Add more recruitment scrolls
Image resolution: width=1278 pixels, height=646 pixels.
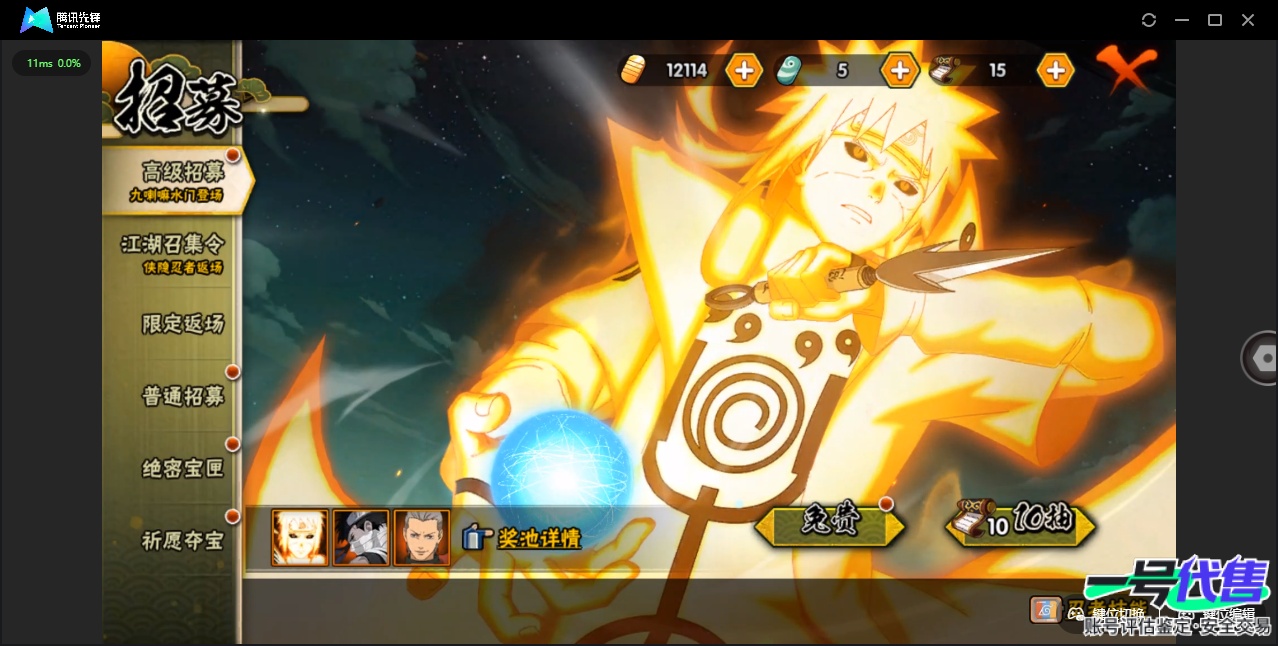coord(1055,70)
